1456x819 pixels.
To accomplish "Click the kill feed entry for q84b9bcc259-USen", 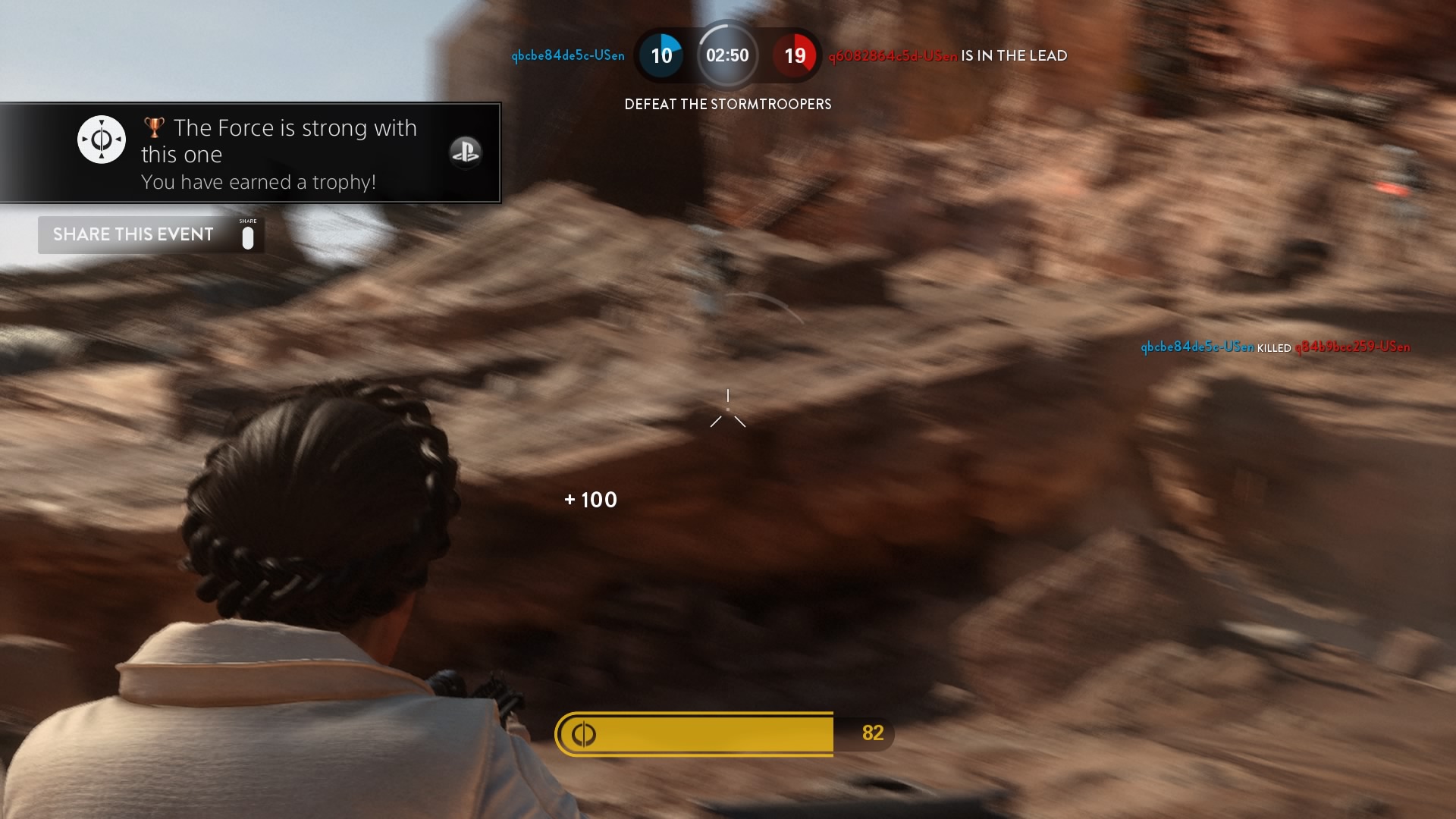I will pos(1353,347).
